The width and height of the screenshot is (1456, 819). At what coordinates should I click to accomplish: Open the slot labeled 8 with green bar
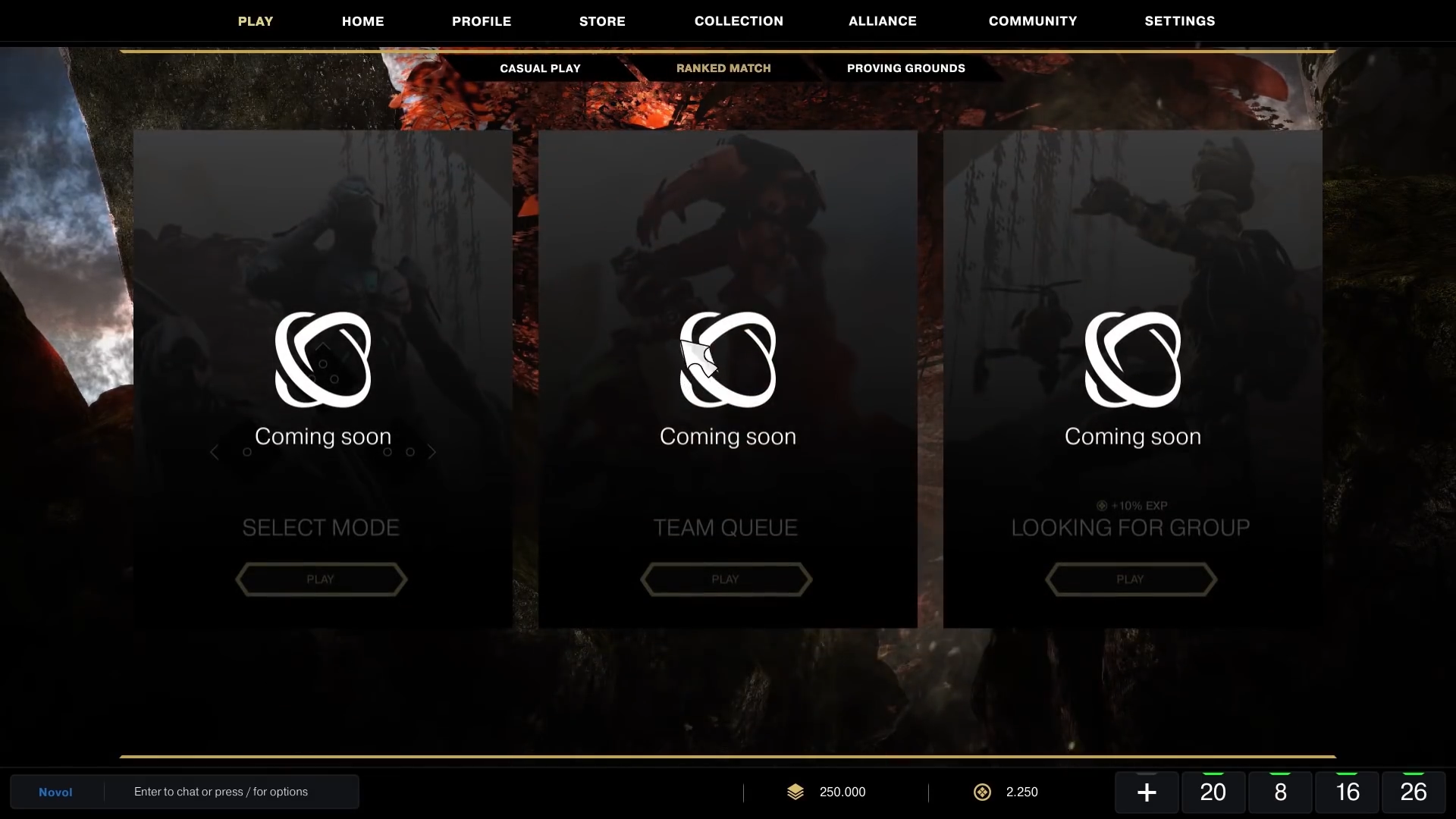pyautogui.click(x=1280, y=792)
